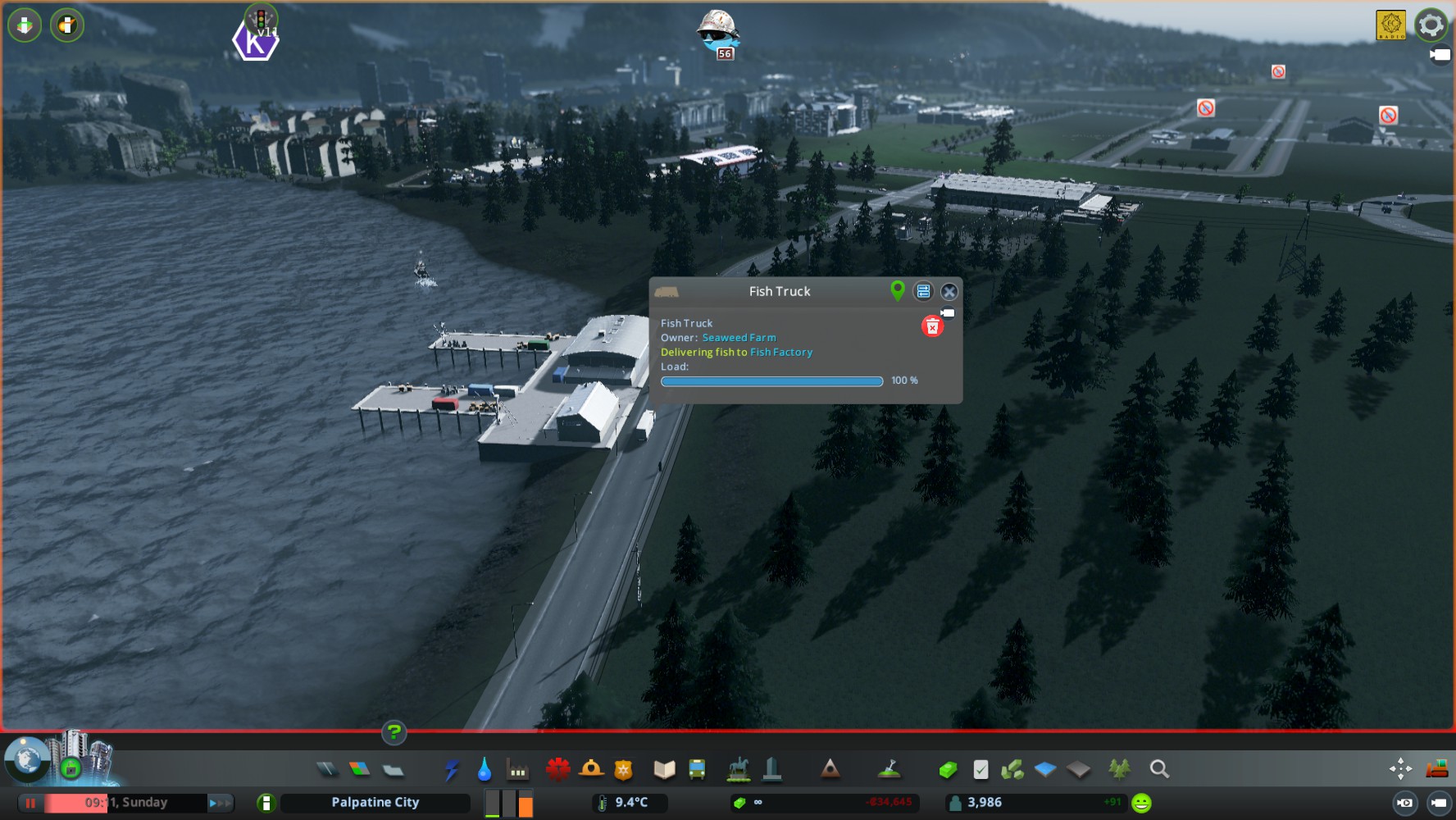Viewport: 1456px width, 820px height.
Task: Change game speed with the arrows button
Action: [x=220, y=803]
